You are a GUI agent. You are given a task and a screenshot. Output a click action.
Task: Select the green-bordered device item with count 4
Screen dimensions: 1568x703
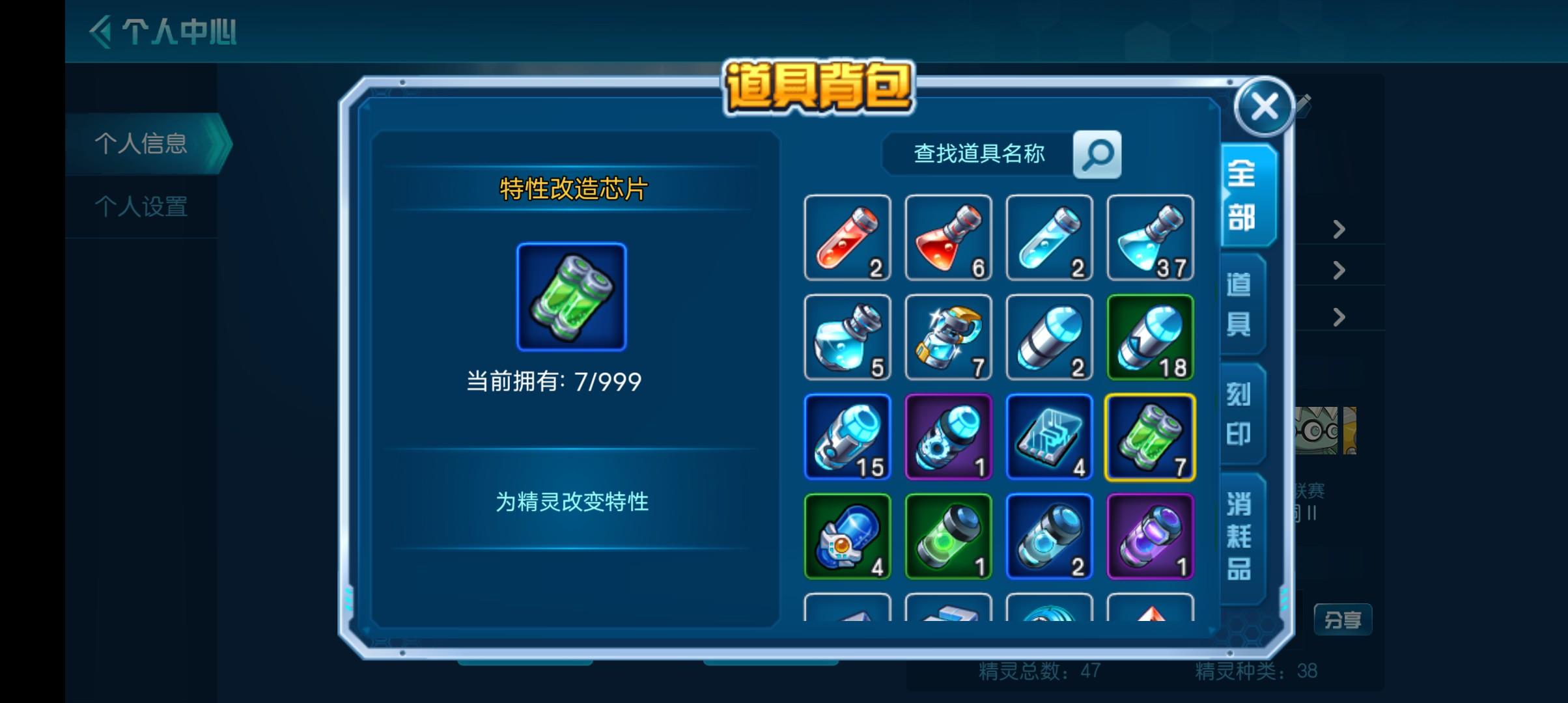tap(848, 536)
